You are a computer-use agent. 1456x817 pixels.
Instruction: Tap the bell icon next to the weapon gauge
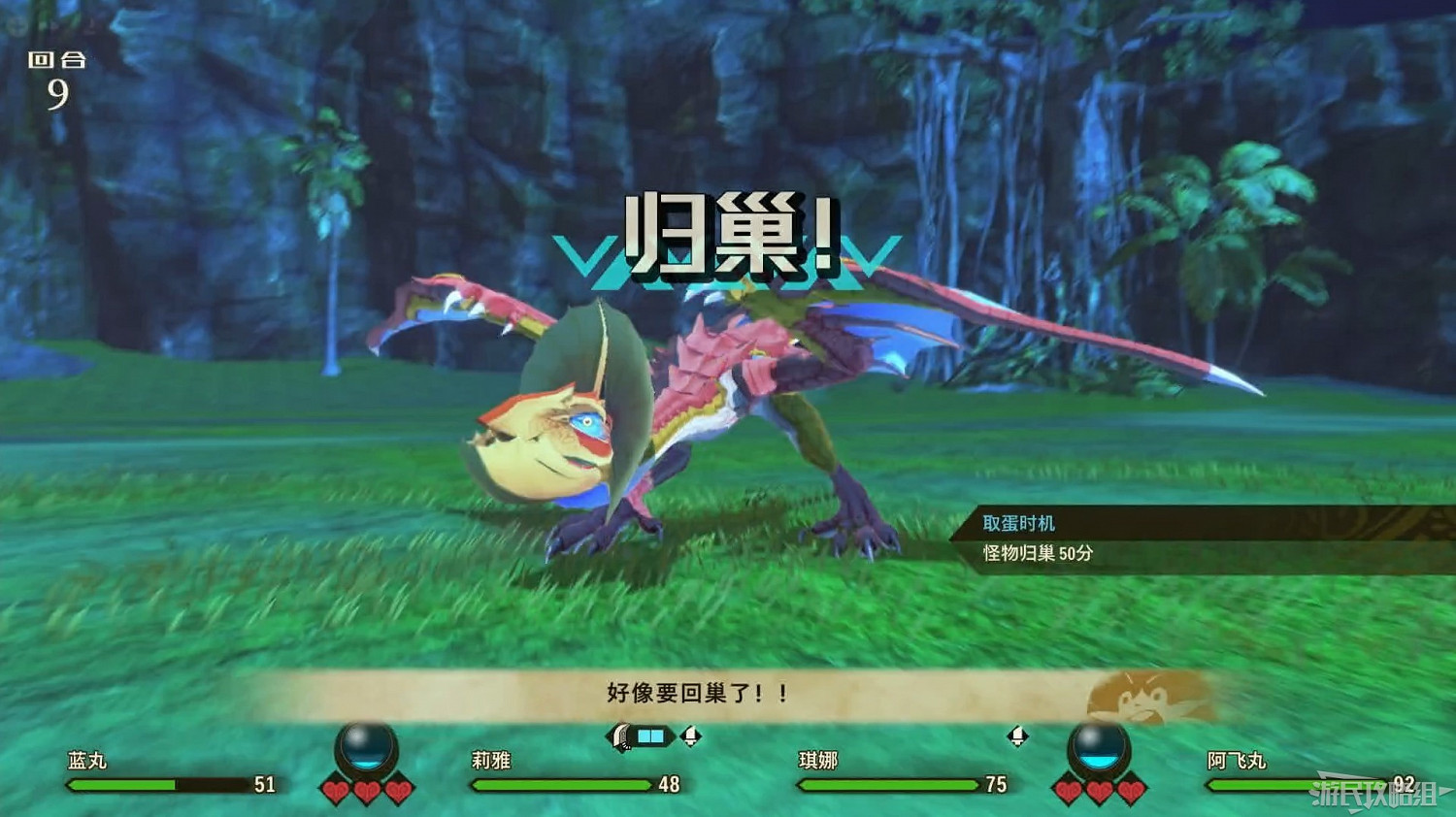tap(691, 737)
